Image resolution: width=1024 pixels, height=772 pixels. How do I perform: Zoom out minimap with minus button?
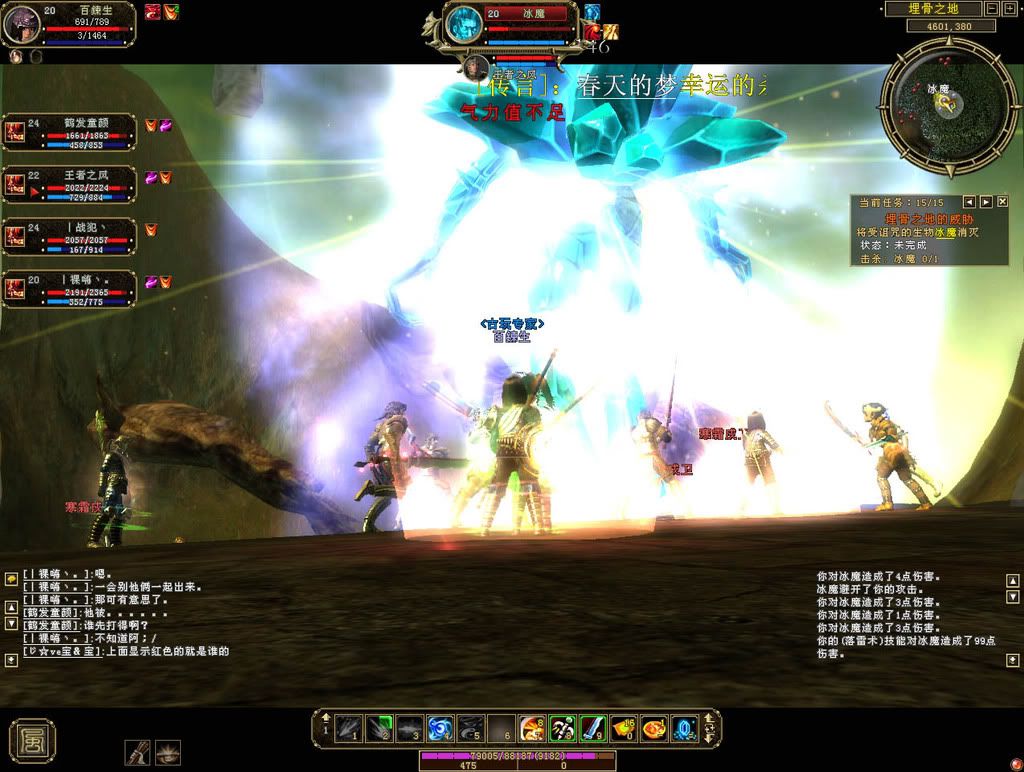(x=991, y=9)
